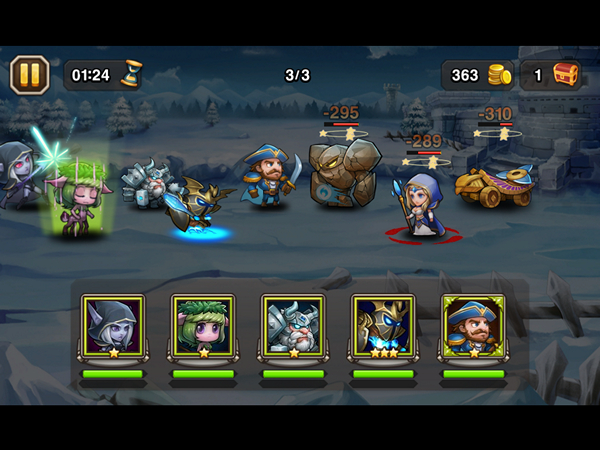Activate the green-haired dryad hero portrait

203,325
